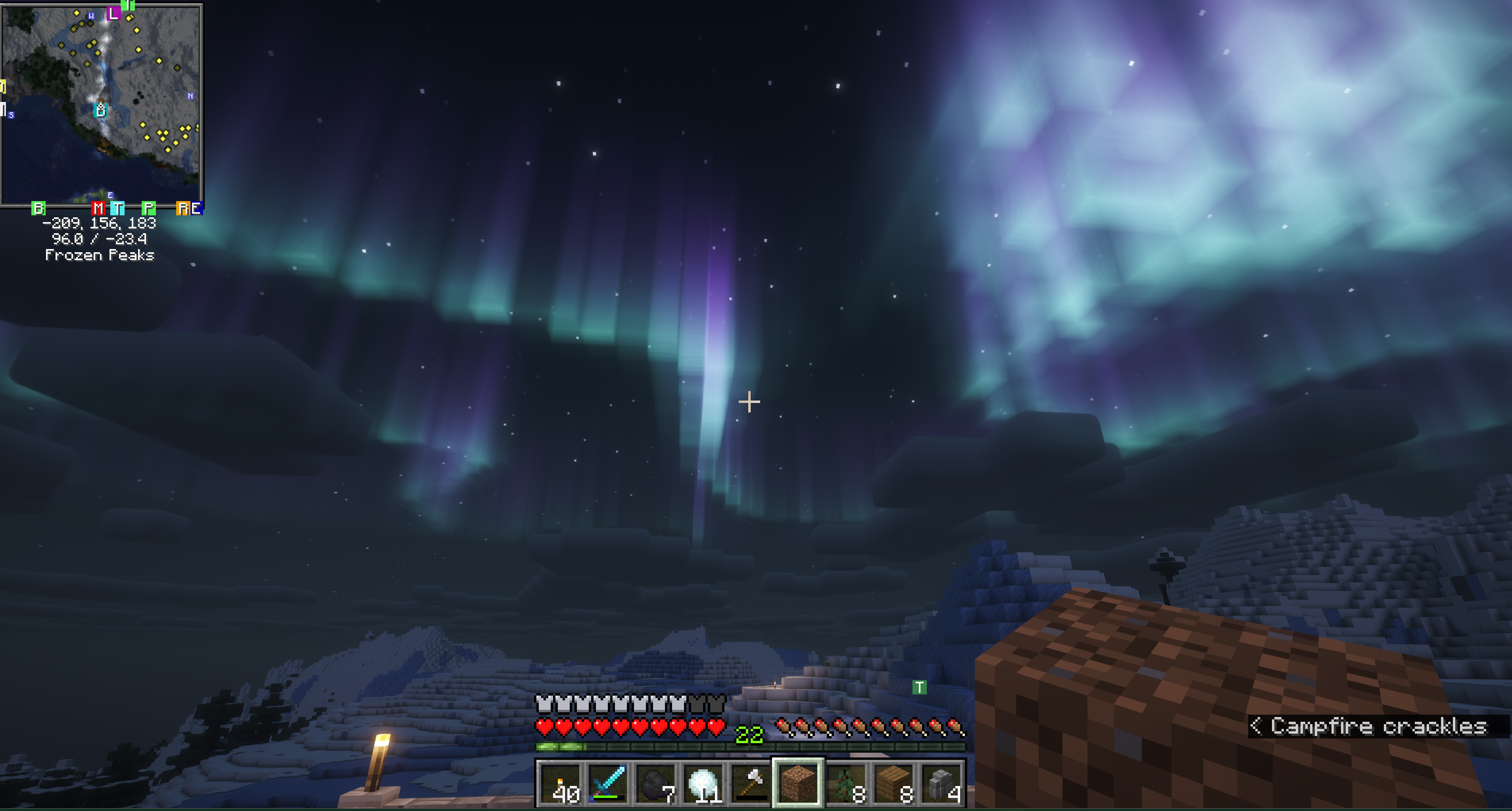Select the green T waypoint in the world view
This screenshot has width=1512, height=811.
[919, 687]
